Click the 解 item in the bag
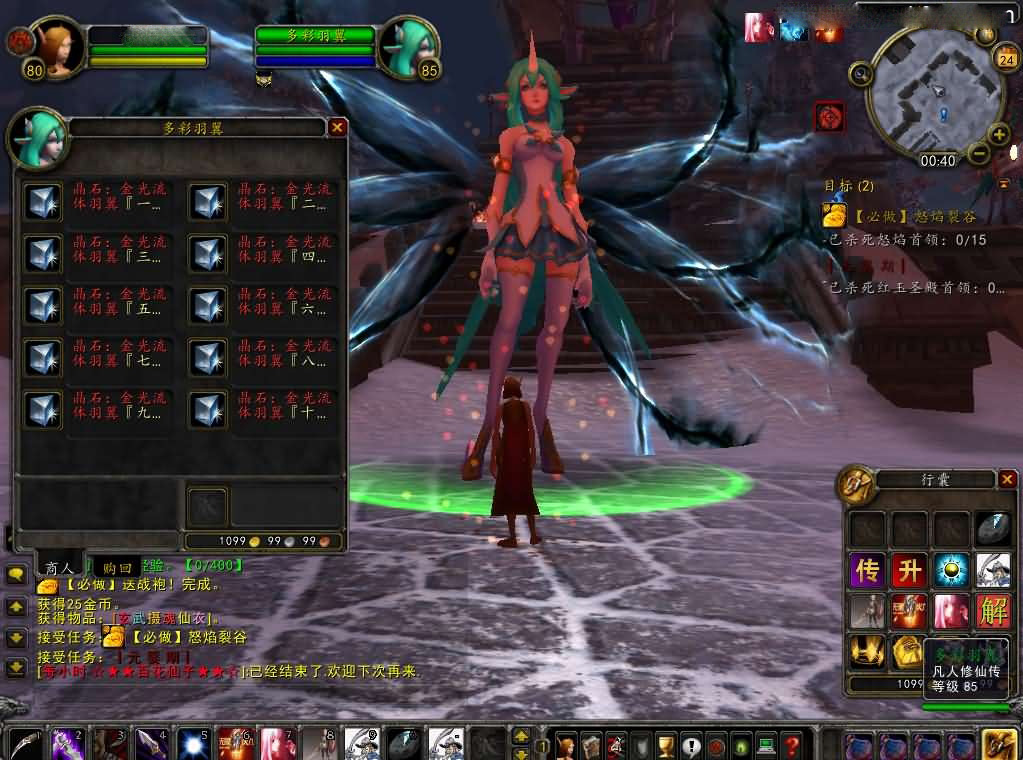This screenshot has width=1023, height=760. click(x=993, y=611)
